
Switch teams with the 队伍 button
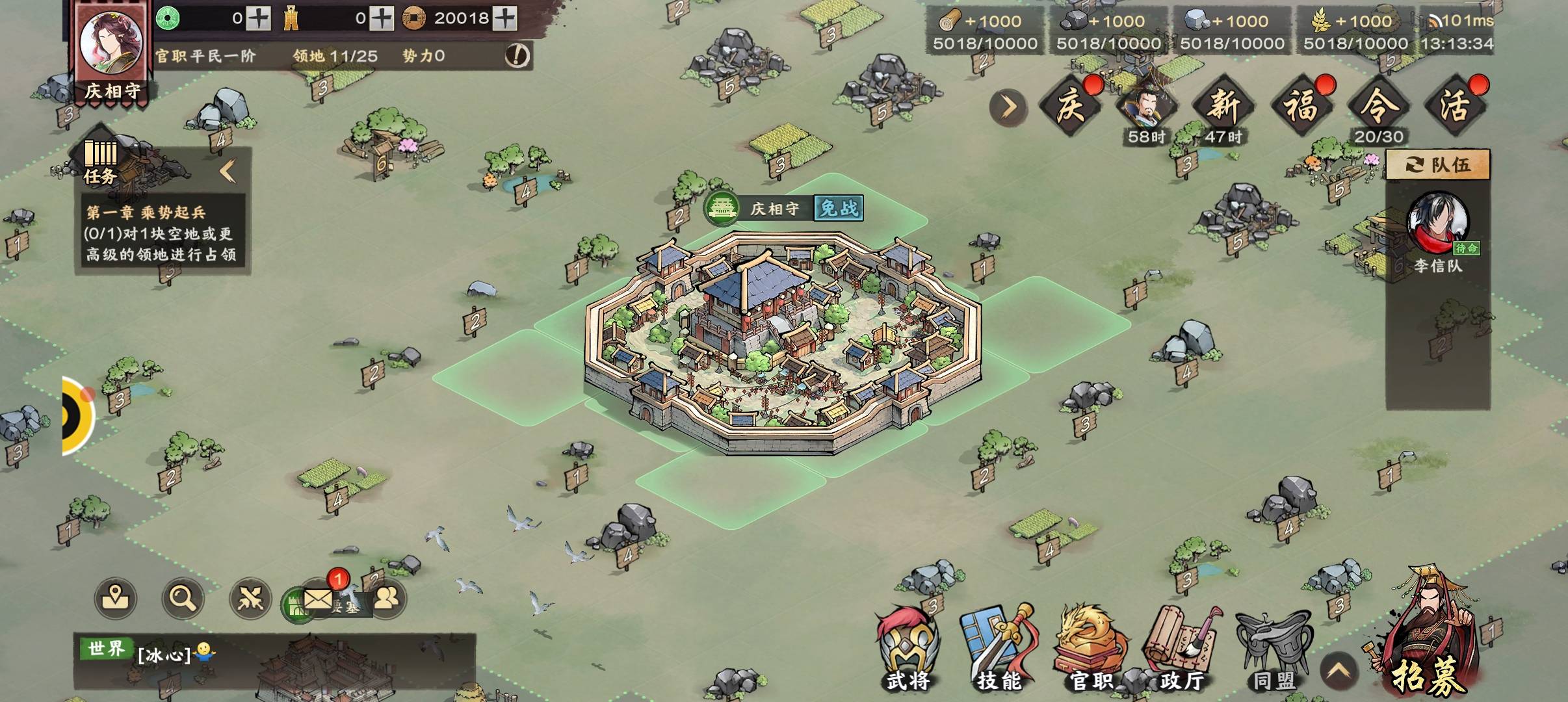1437,164
